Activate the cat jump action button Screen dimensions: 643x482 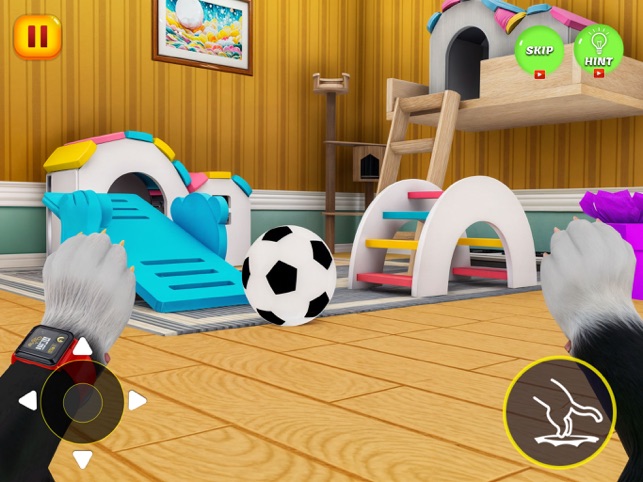pos(559,412)
